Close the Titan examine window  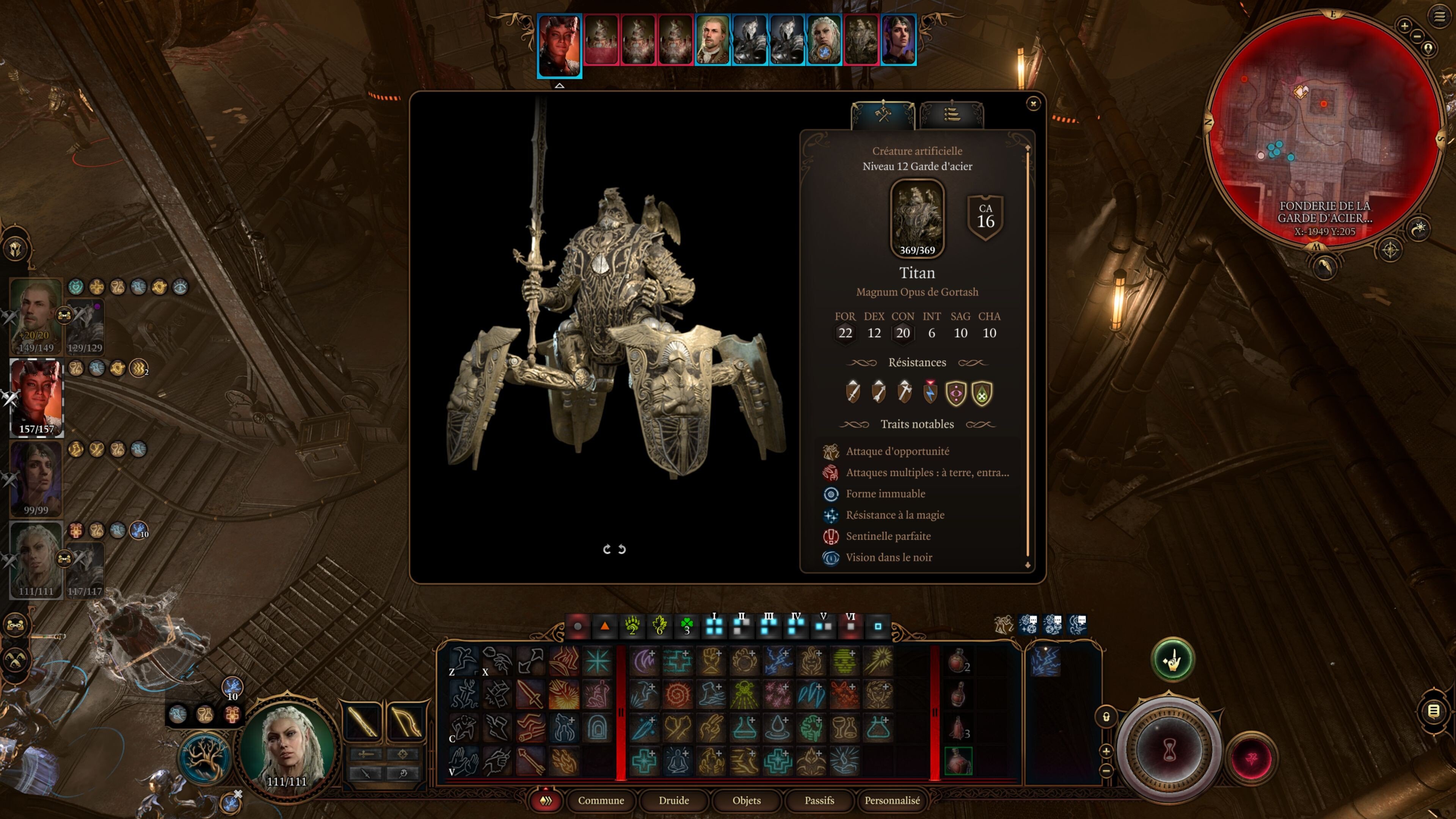1032,104
